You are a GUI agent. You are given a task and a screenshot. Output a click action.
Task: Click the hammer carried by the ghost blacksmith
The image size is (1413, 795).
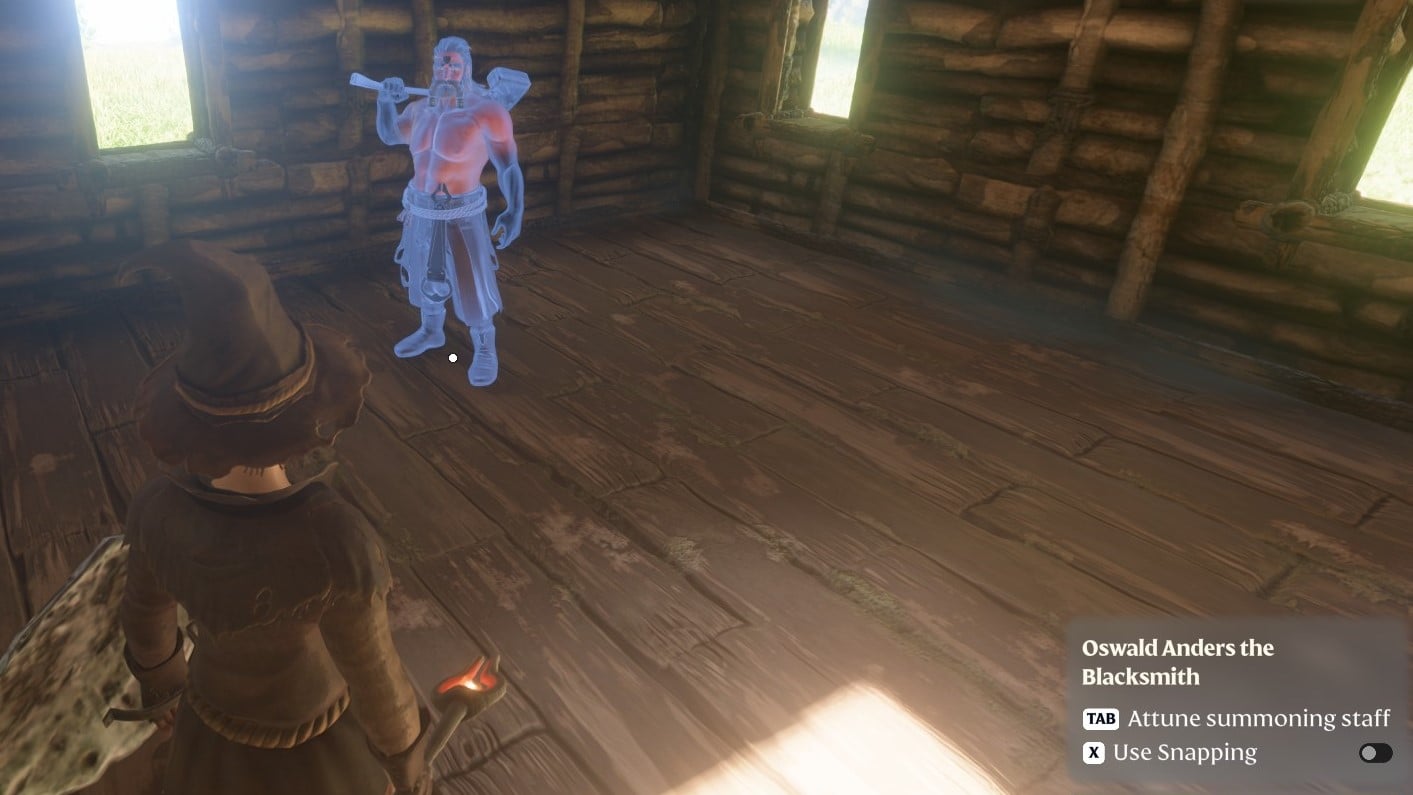pos(510,85)
